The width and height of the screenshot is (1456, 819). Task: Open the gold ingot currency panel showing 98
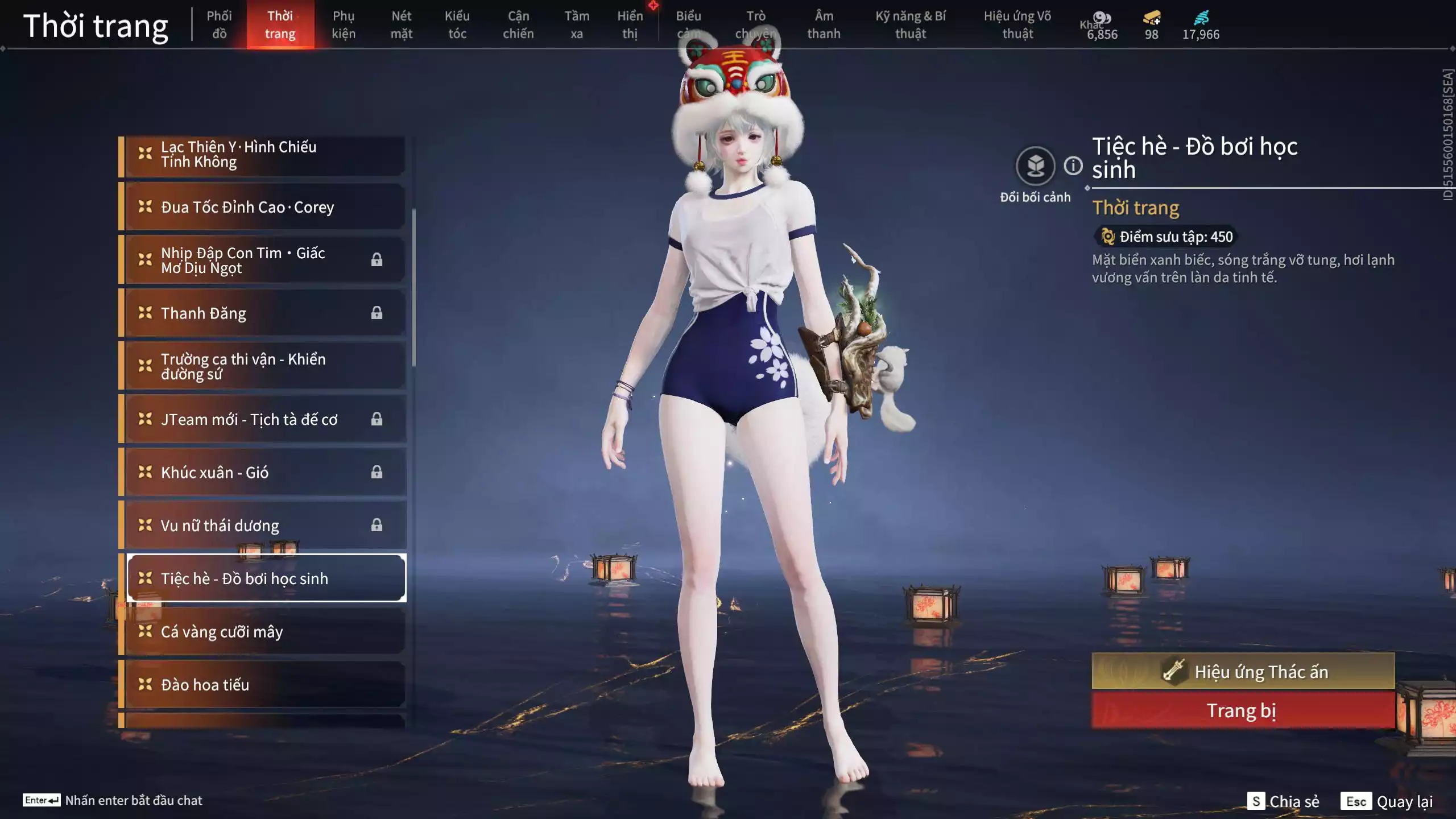1150,20
